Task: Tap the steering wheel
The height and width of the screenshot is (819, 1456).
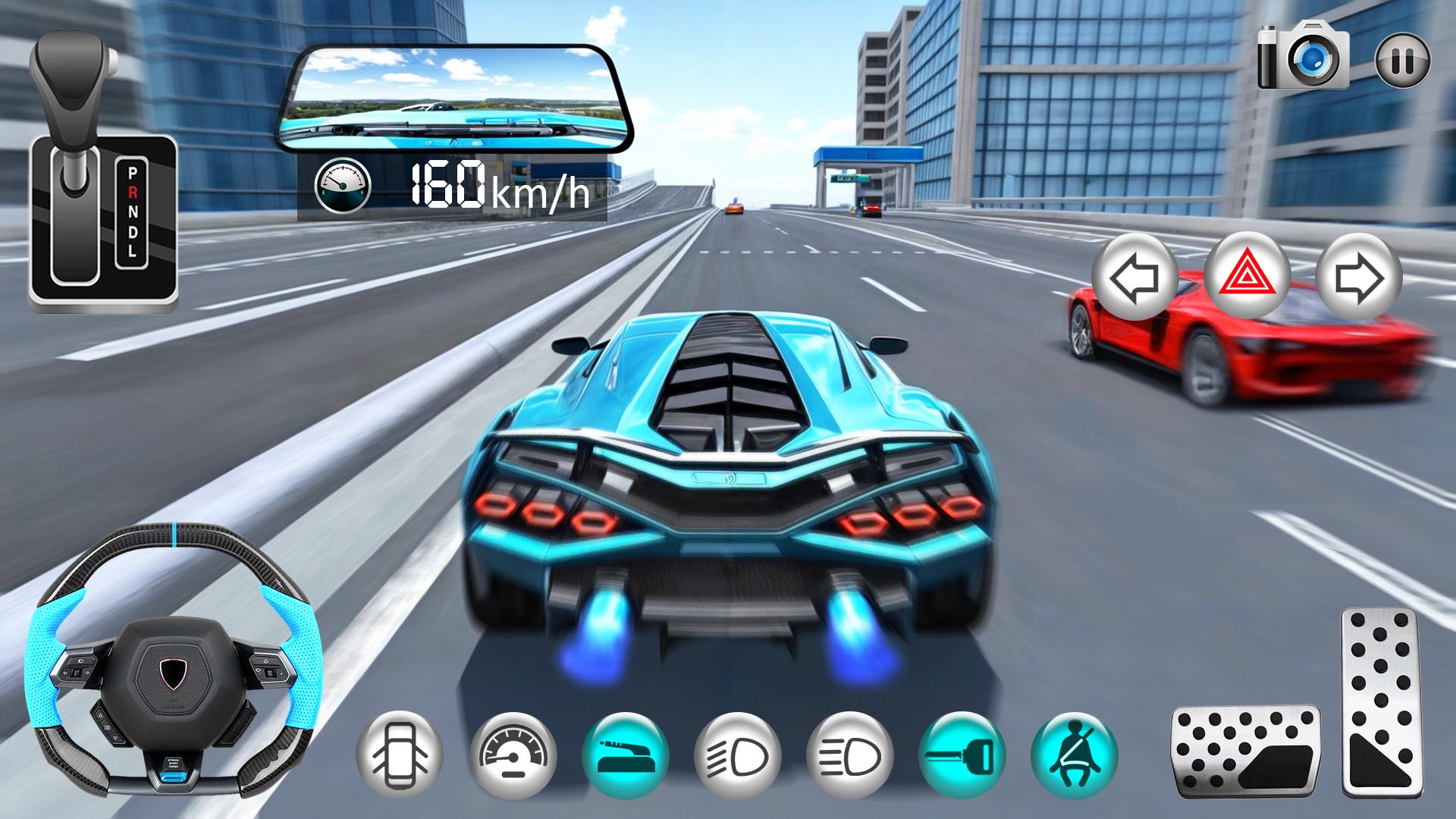Action: click(171, 659)
